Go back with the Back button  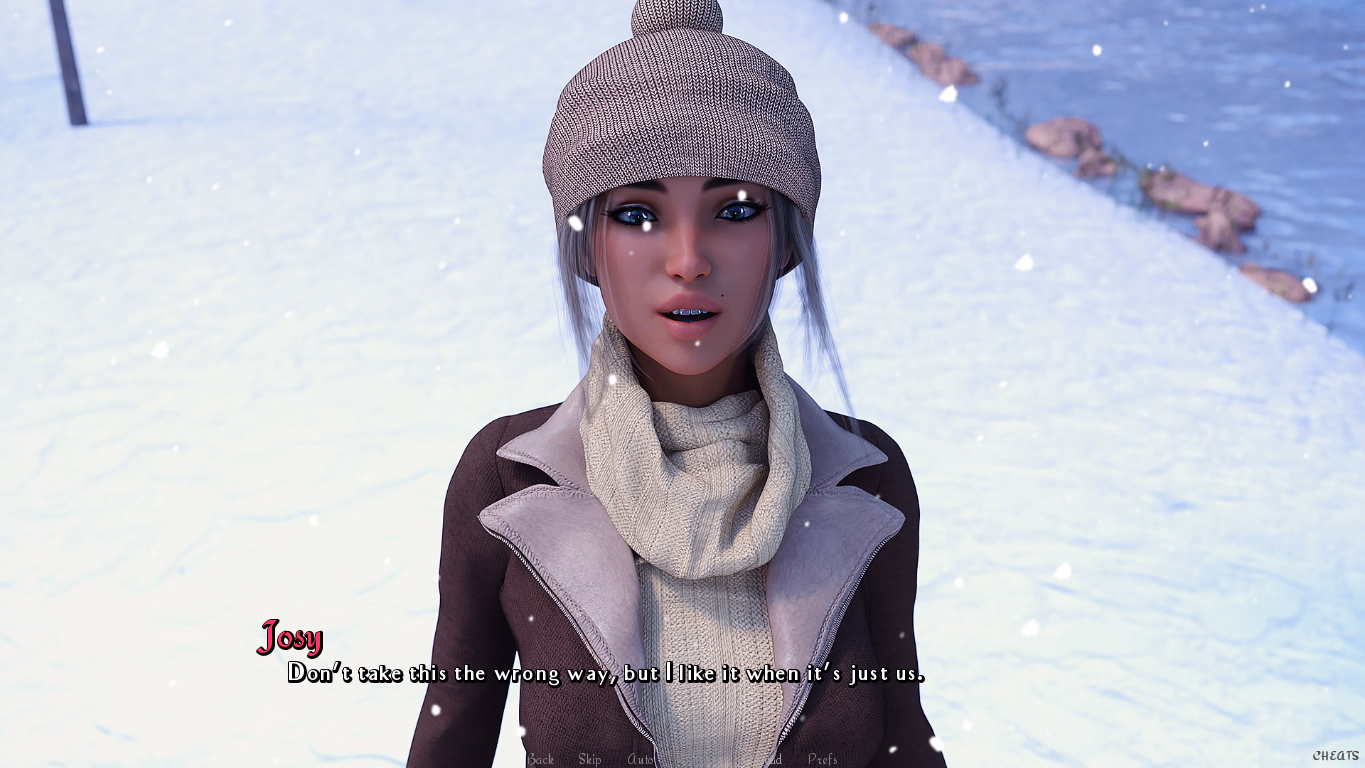pyautogui.click(x=540, y=759)
